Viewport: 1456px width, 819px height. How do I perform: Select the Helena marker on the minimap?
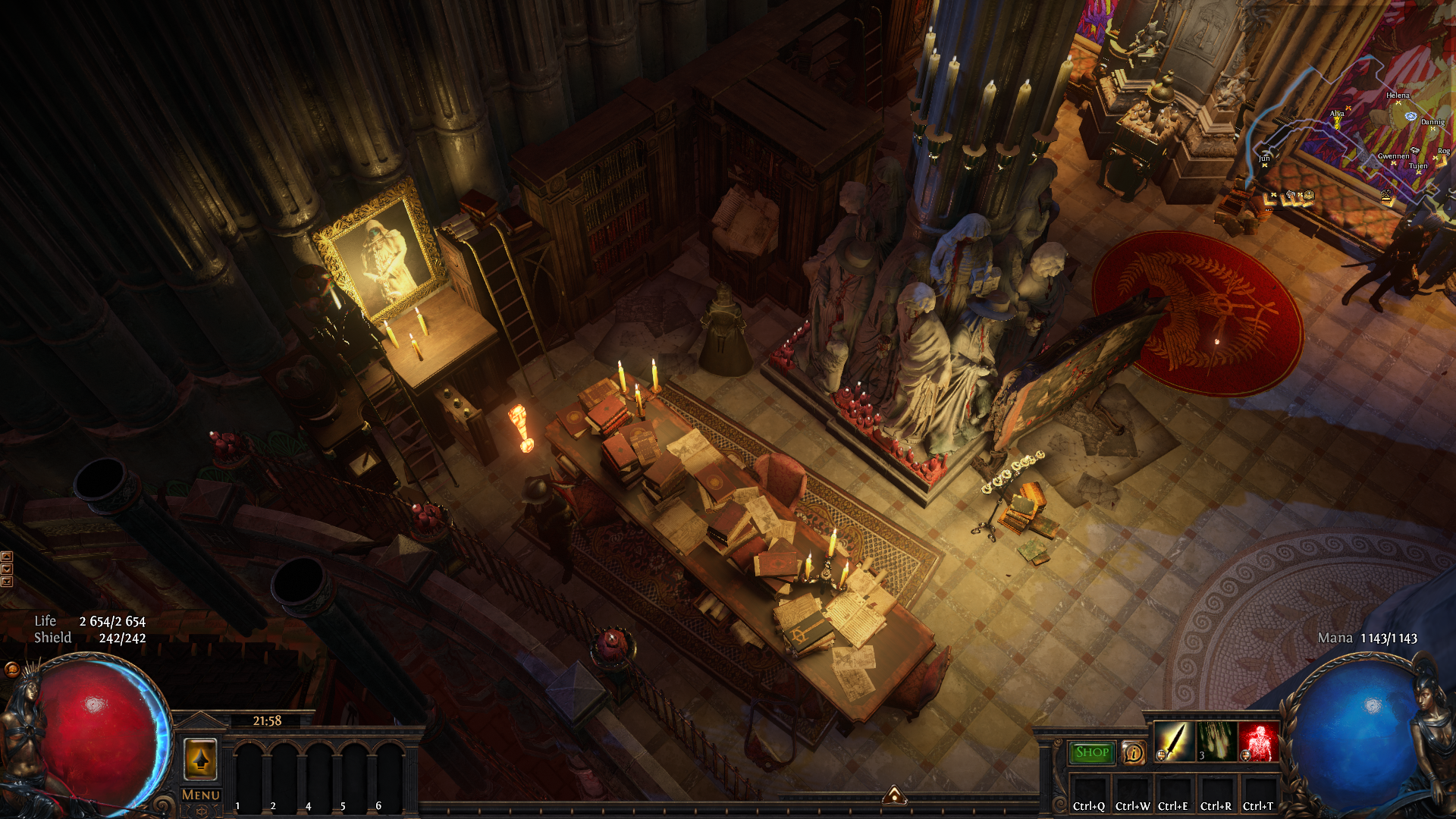[1398, 102]
